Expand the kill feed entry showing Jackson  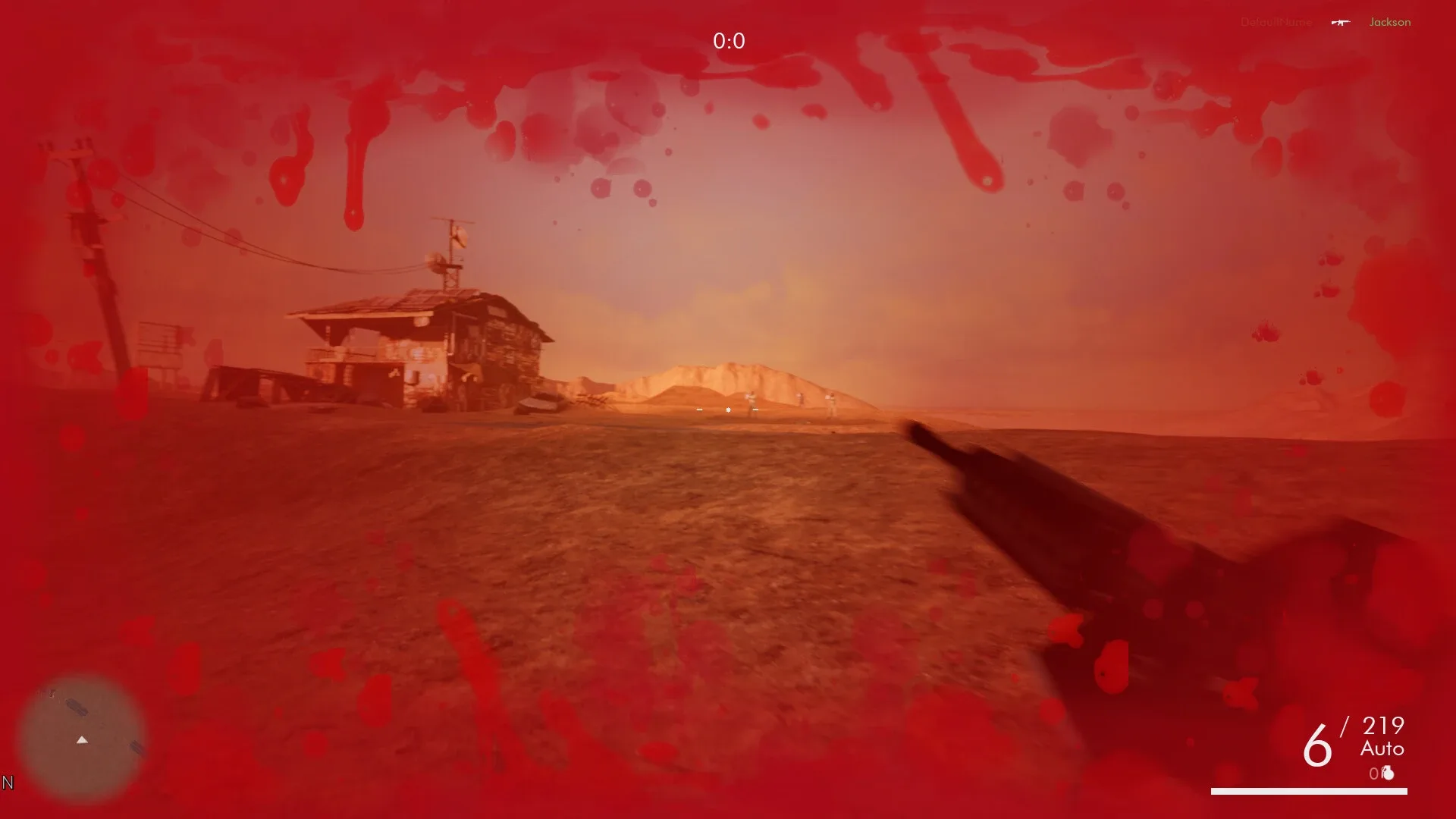[1391, 22]
